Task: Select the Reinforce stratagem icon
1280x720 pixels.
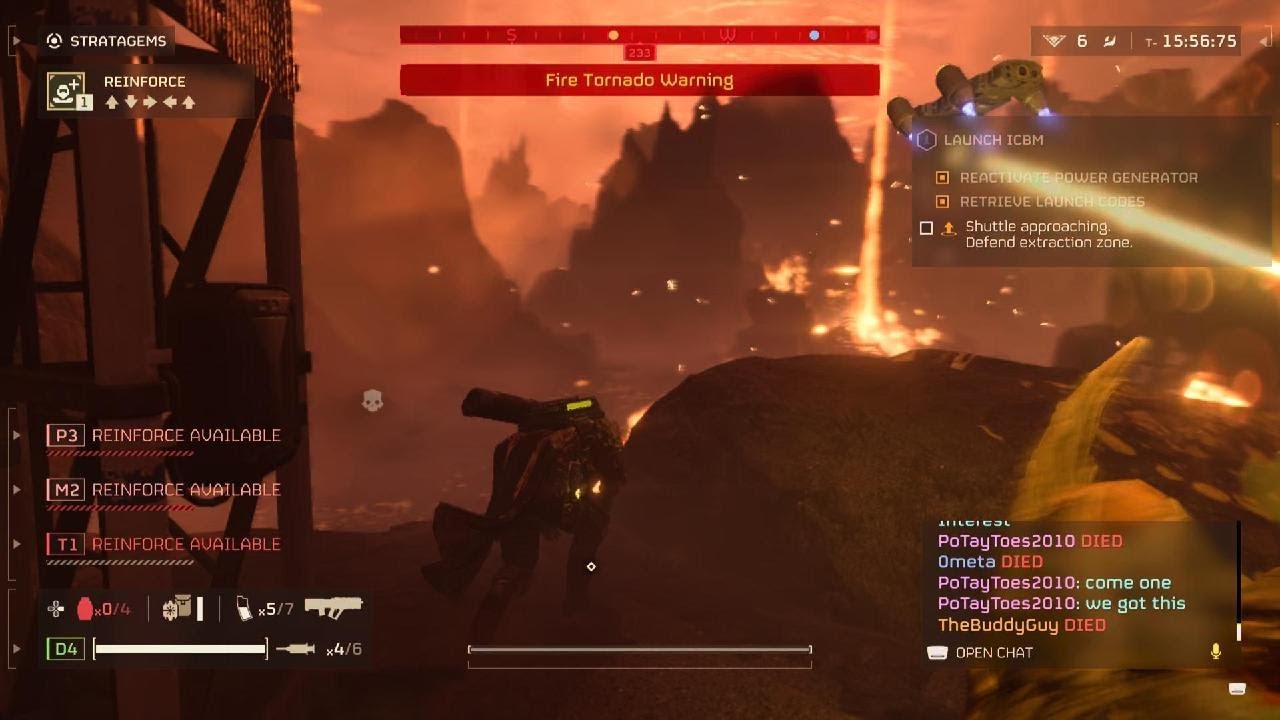Action: pos(66,91)
